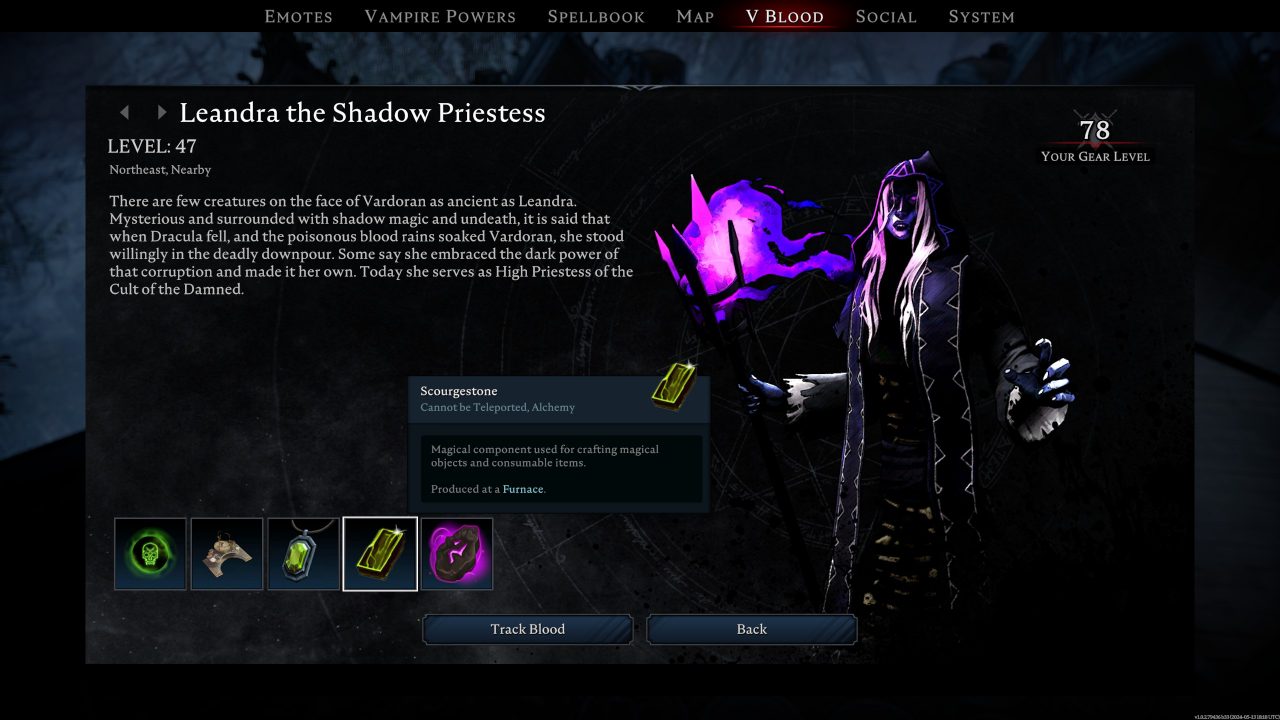The width and height of the screenshot is (1280, 720).
Task: Click the Back button
Action: (752, 629)
